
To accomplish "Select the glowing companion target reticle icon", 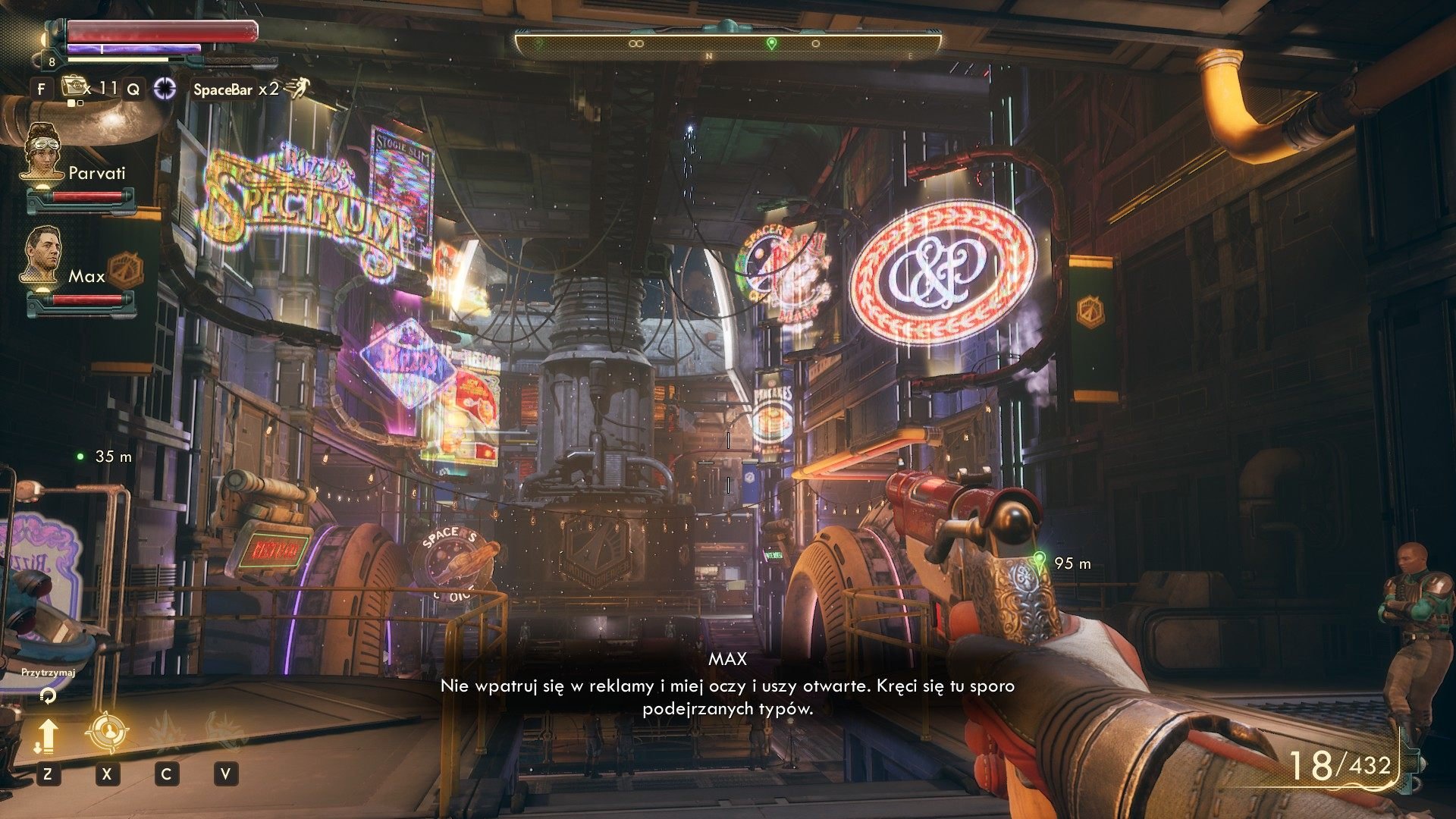I will pos(108,730).
